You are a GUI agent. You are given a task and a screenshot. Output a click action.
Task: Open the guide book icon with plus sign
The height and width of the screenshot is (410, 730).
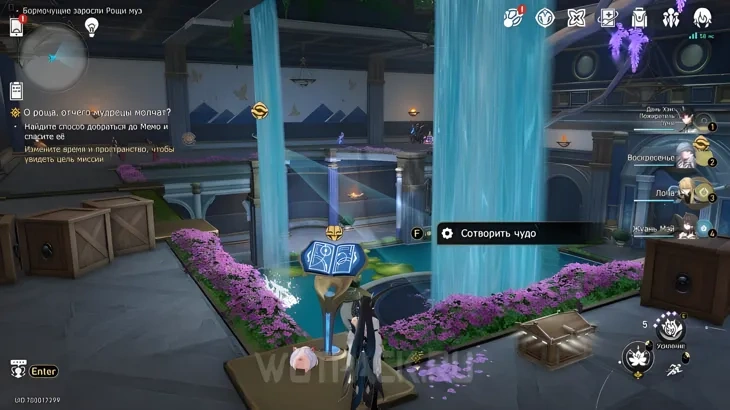pyautogui.click(x=607, y=17)
